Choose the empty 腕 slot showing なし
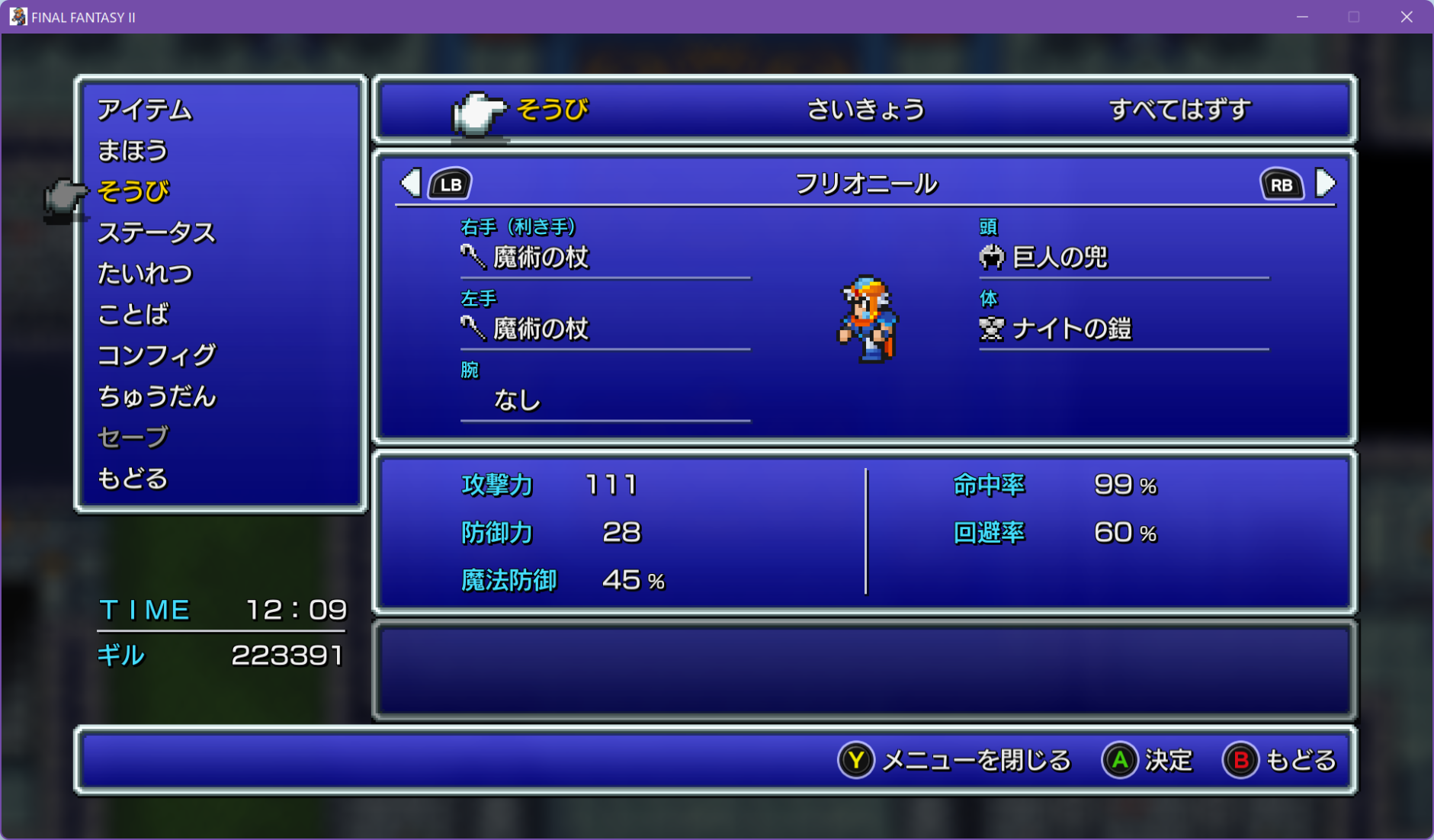This screenshot has height=840, width=1434. point(518,400)
